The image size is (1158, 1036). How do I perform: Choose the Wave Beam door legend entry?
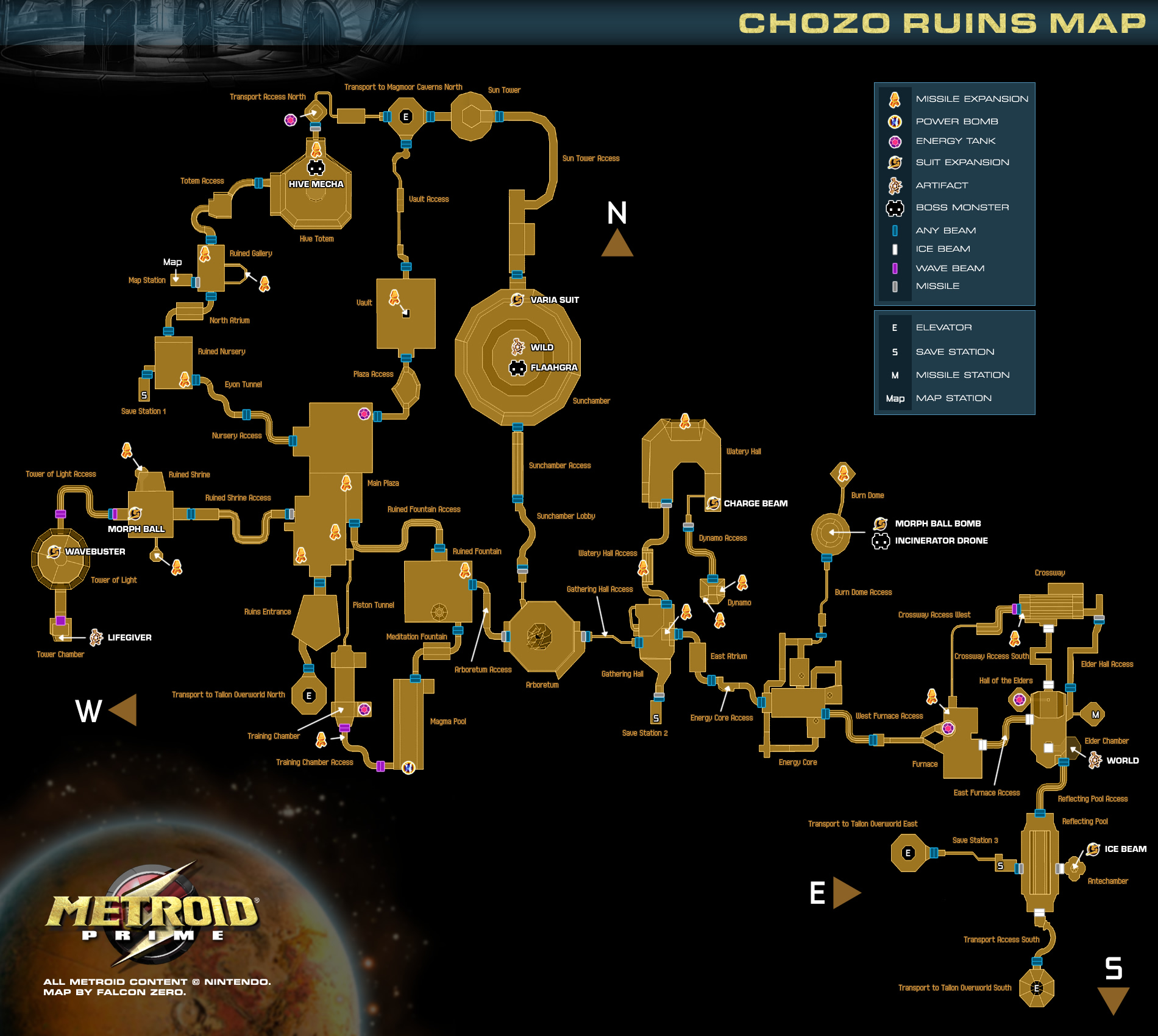(x=950, y=268)
